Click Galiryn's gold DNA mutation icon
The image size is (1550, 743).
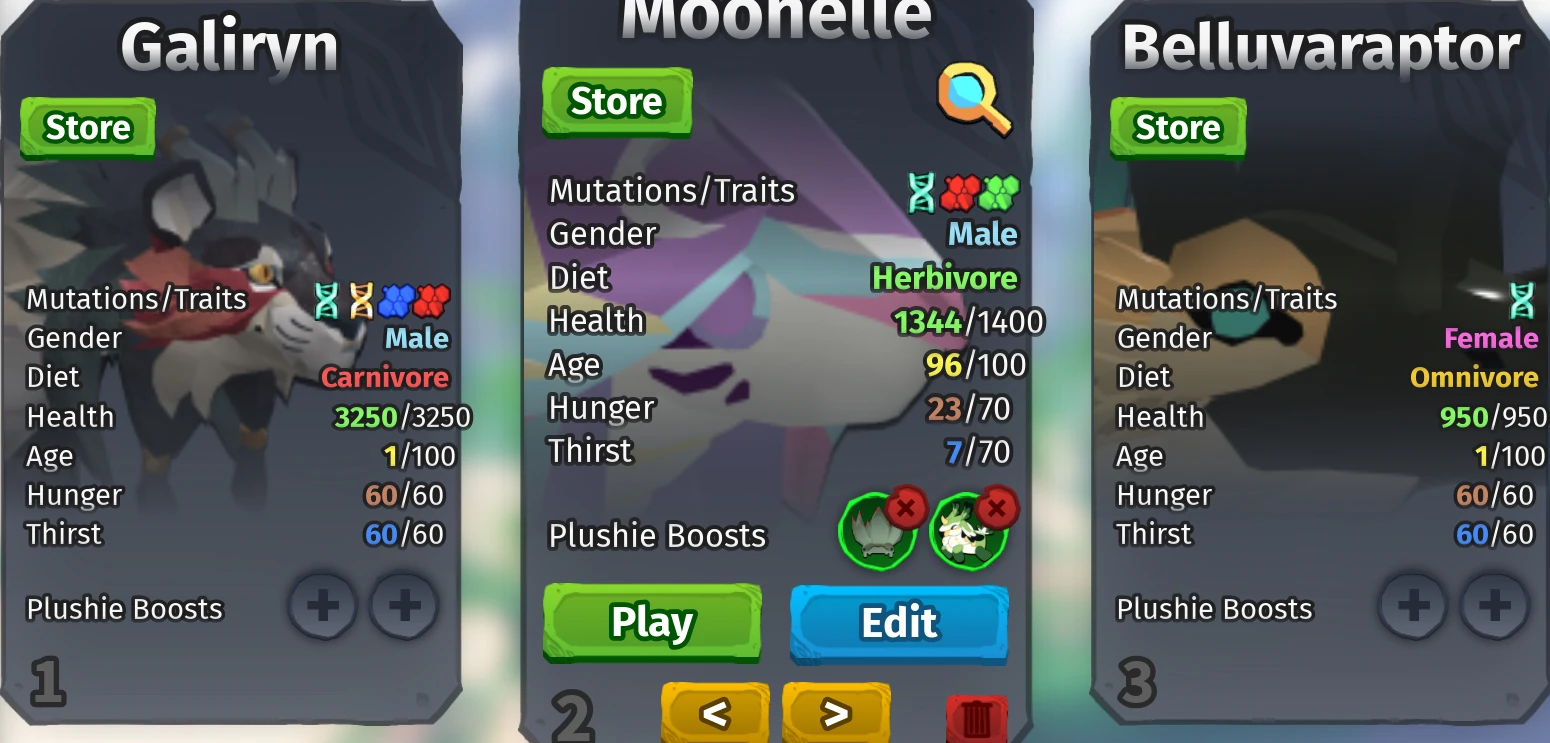coord(362,297)
